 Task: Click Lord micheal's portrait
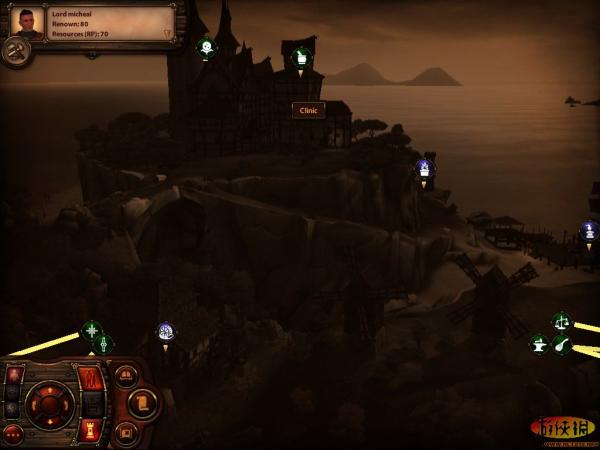coord(27,22)
